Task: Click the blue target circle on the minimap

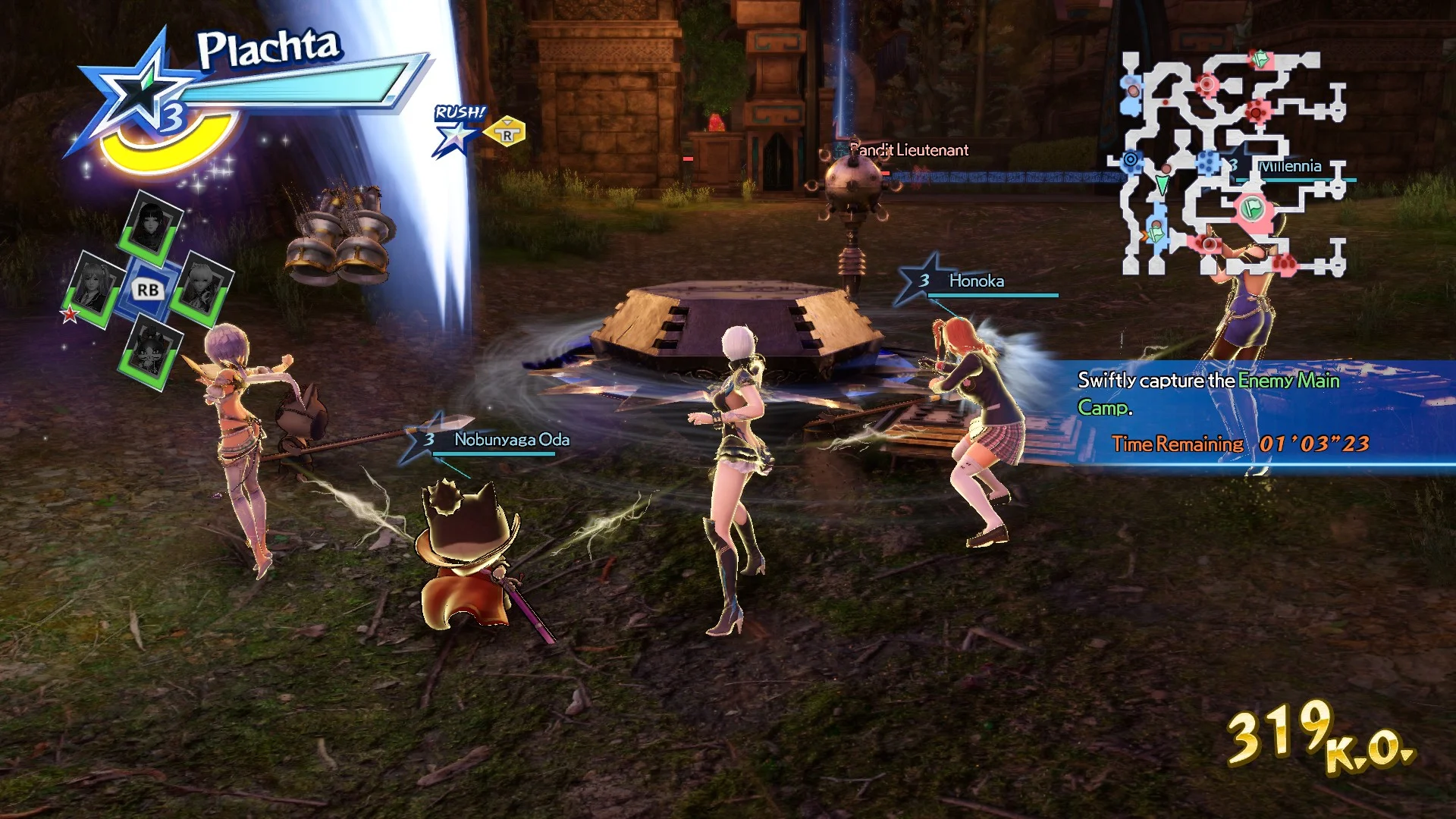Action: [1130, 160]
